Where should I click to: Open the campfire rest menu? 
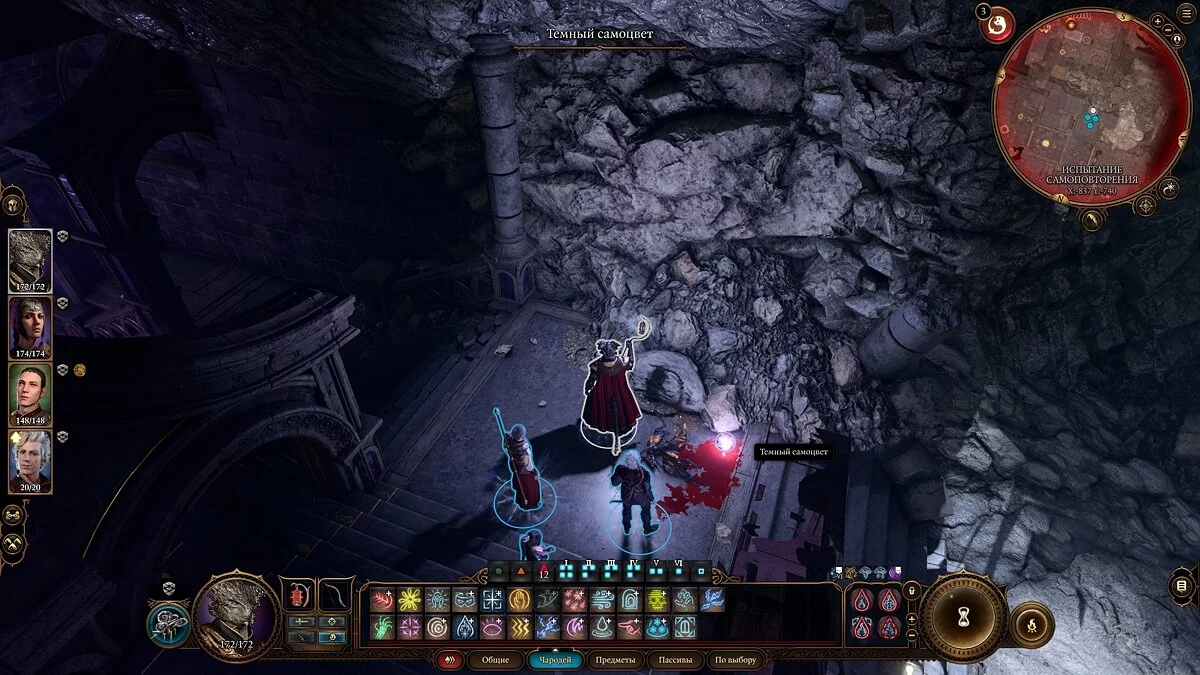pyautogui.click(x=1031, y=624)
